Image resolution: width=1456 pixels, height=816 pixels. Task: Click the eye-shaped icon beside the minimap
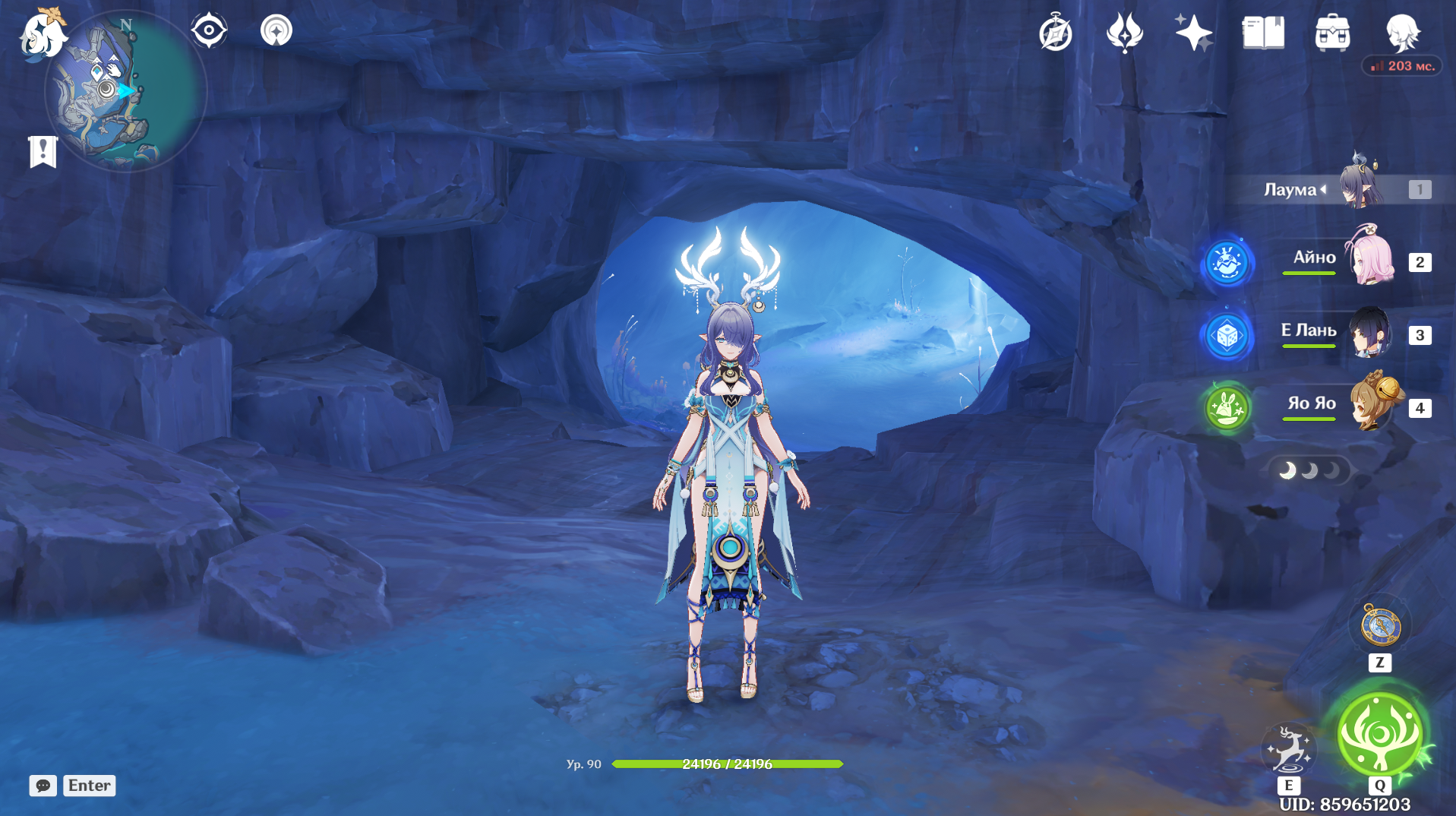tap(209, 31)
